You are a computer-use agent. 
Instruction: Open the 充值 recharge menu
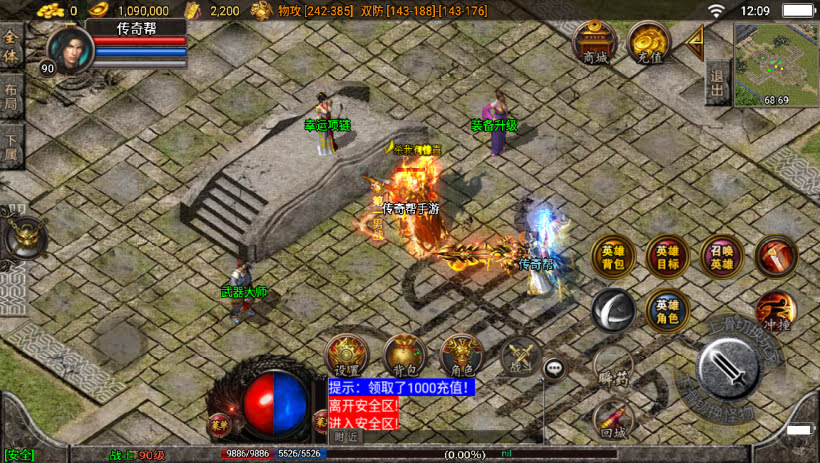(x=648, y=43)
